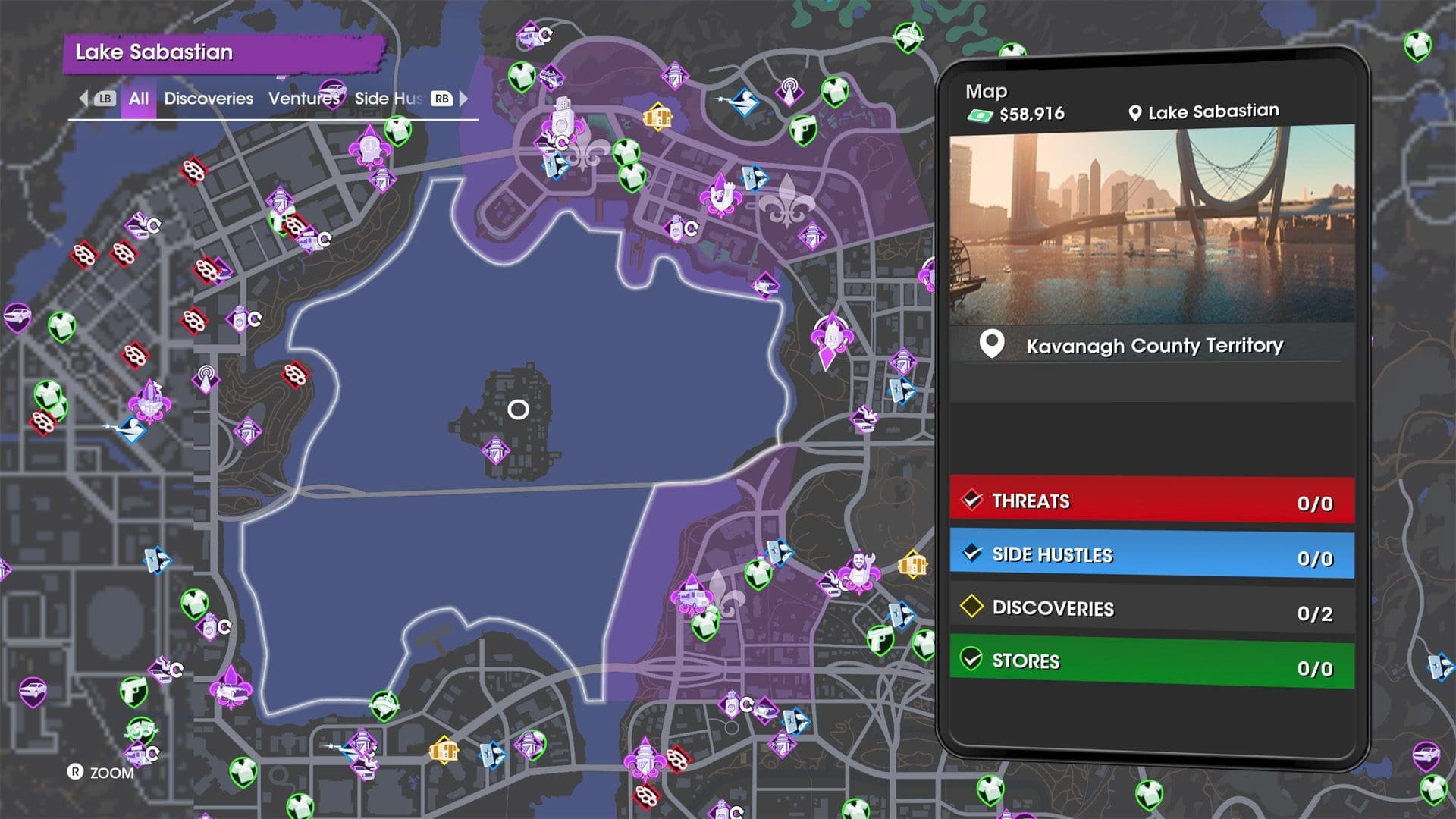Open the Discoveries progress row
1456x819 pixels.
(x=1151, y=609)
